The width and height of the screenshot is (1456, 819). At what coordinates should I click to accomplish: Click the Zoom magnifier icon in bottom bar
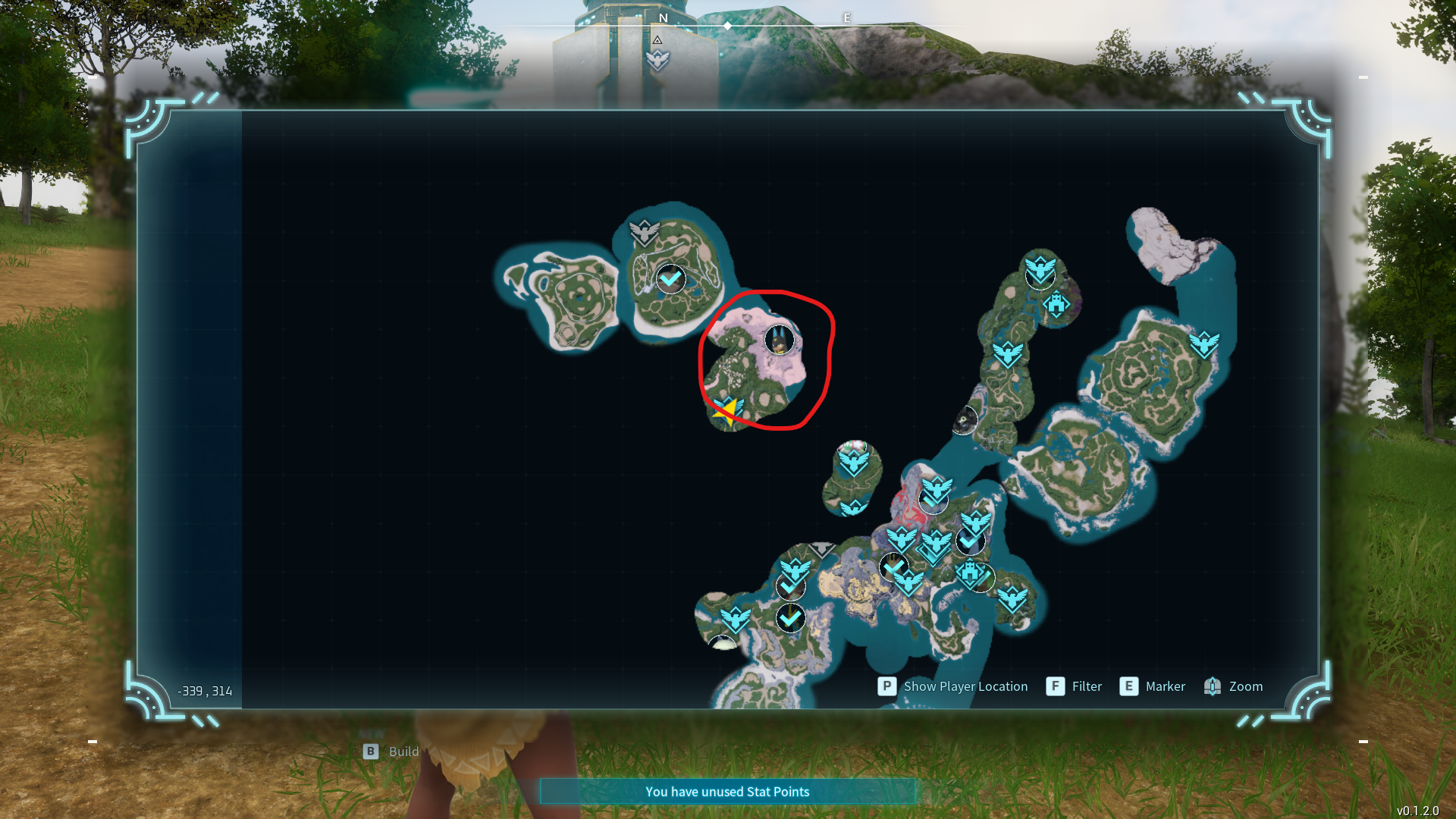pos(1213,686)
